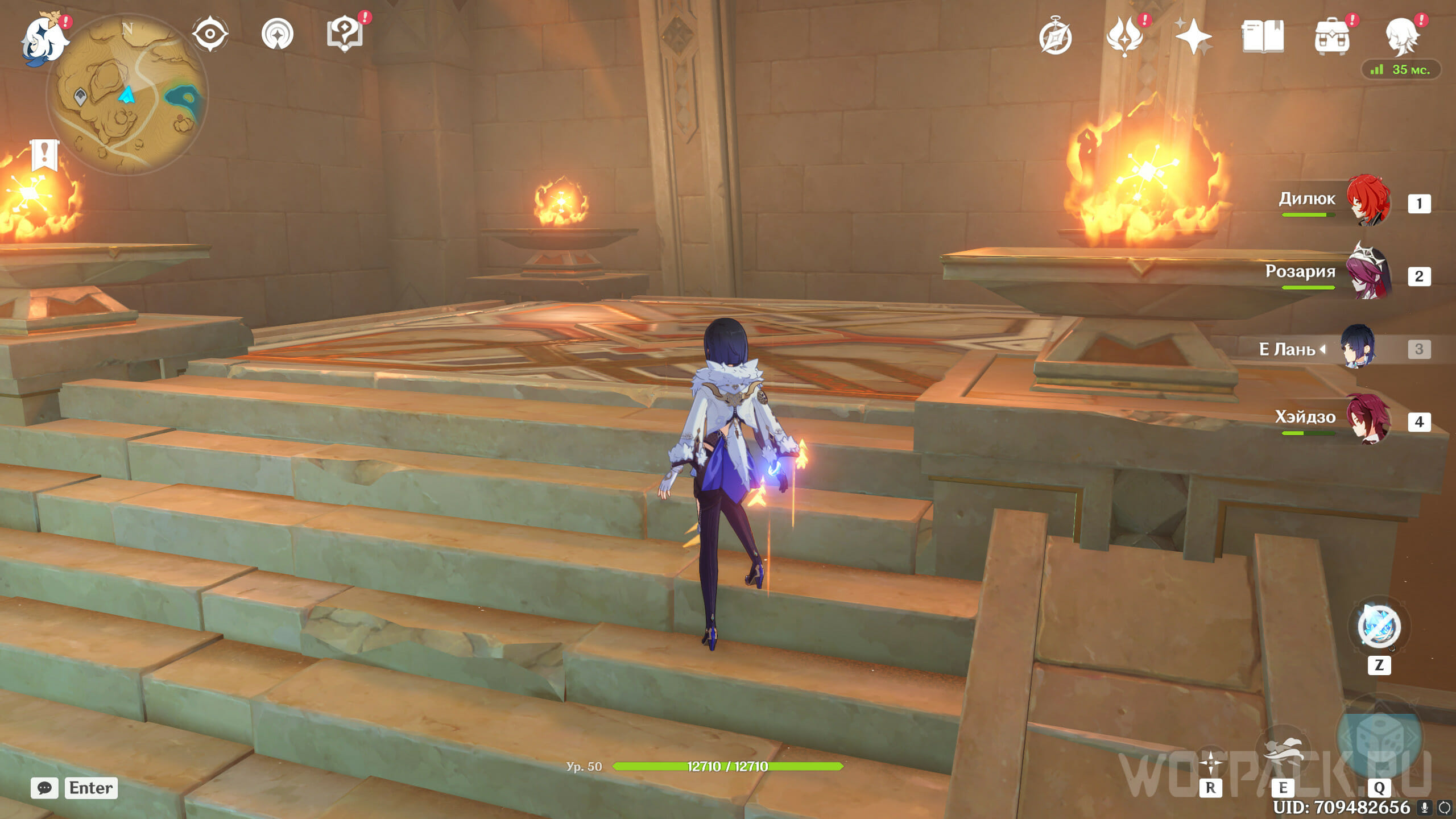
Task: Open the adventurer handbook compass icon
Action: click(x=1056, y=38)
